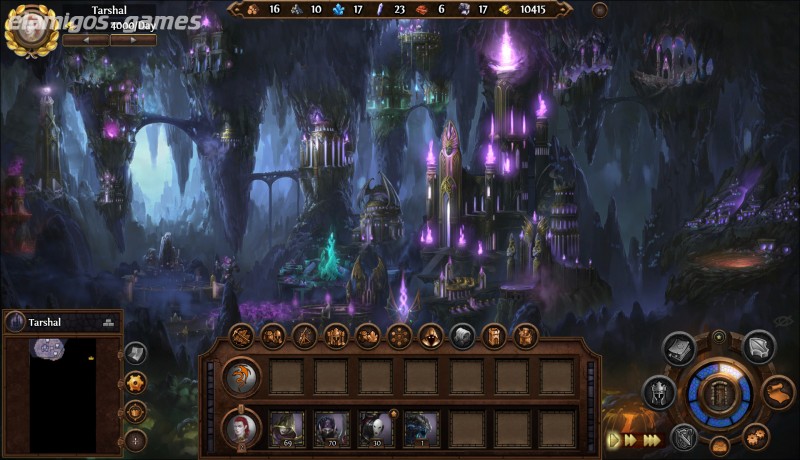Select the dragon emblem garrison portrait
The image size is (800, 460).
point(241,377)
